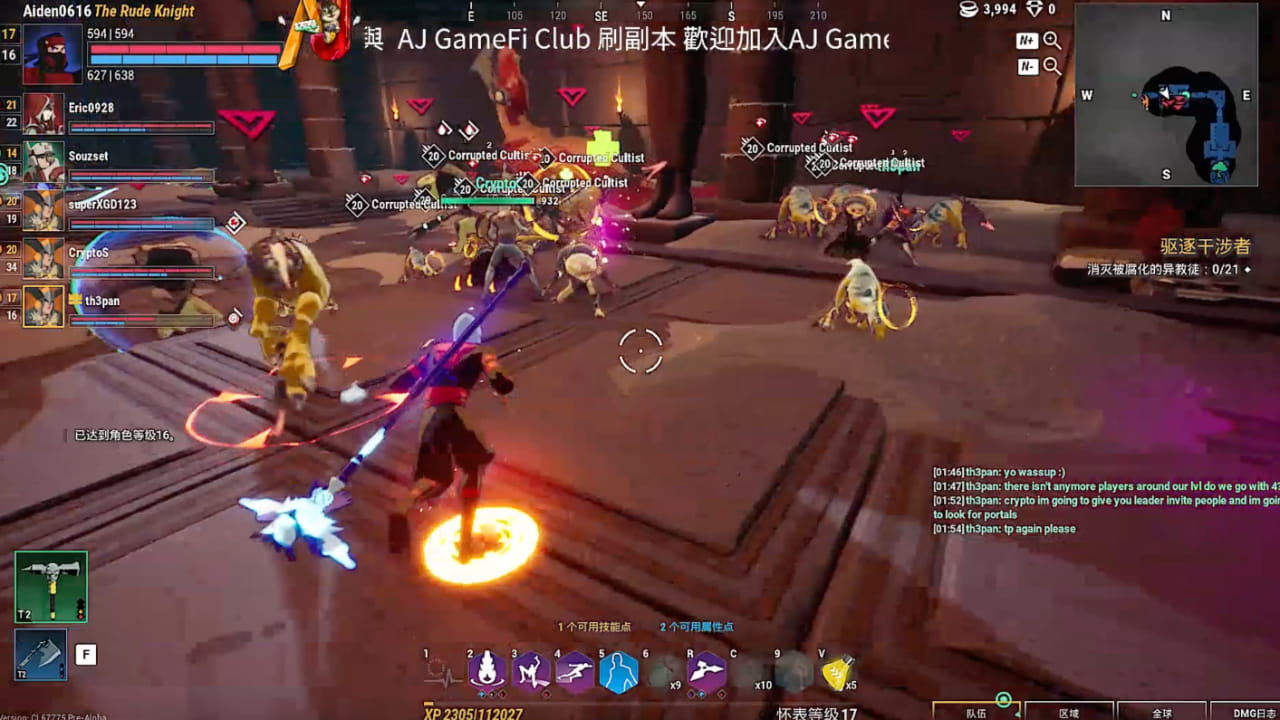Open the DMG日志 chat tab
Viewport: 1280px width, 720px height.
(x=1253, y=713)
